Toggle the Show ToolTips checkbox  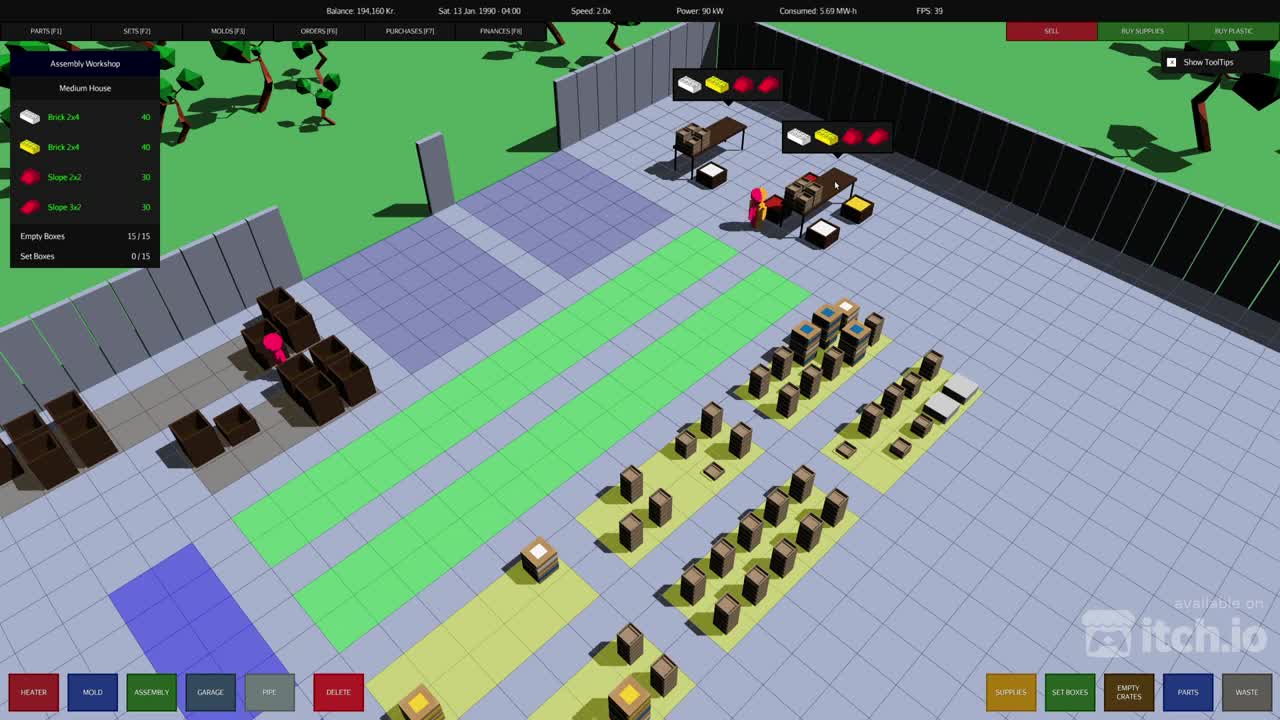tap(1171, 62)
